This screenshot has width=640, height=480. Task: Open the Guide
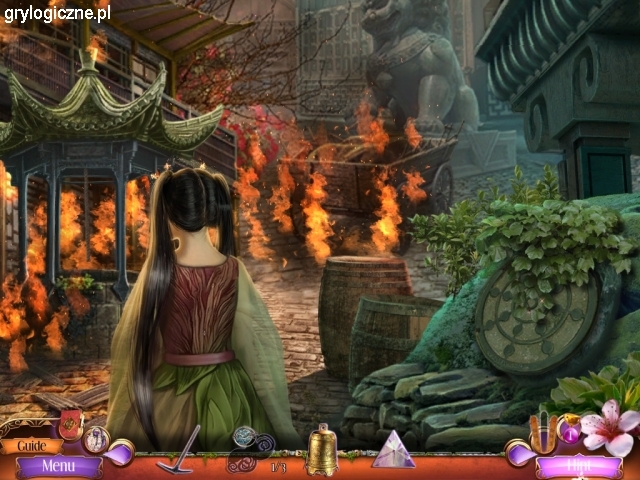tap(32, 446)
